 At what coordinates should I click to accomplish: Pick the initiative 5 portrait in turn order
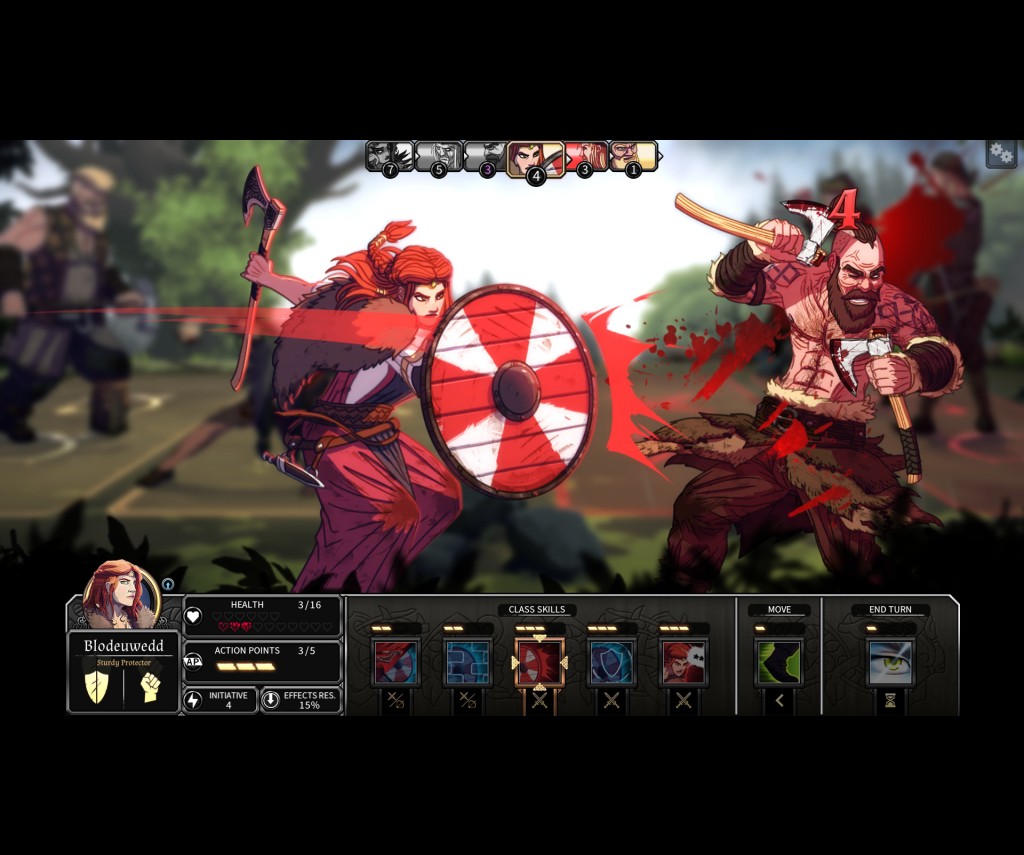click(x=437, y=156)
